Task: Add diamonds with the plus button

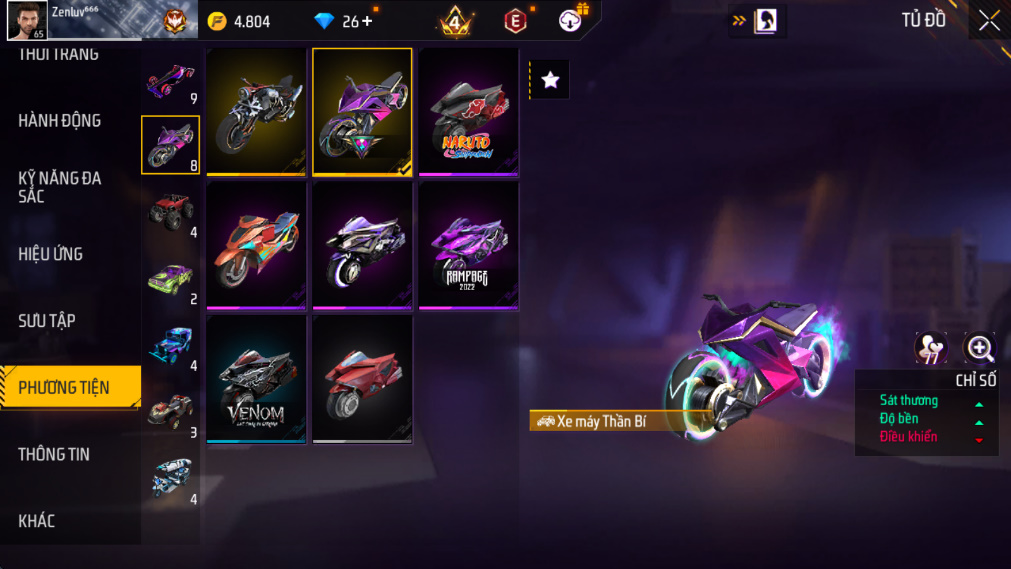Action: 367,21
